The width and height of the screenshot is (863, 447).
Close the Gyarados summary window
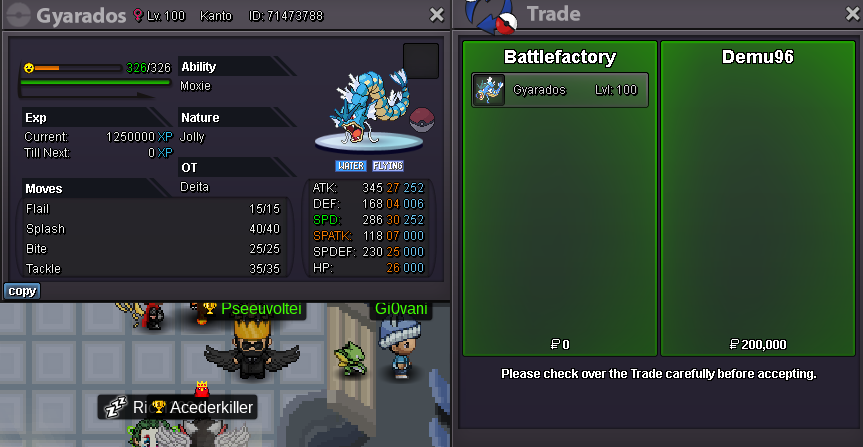click(437, 15)
